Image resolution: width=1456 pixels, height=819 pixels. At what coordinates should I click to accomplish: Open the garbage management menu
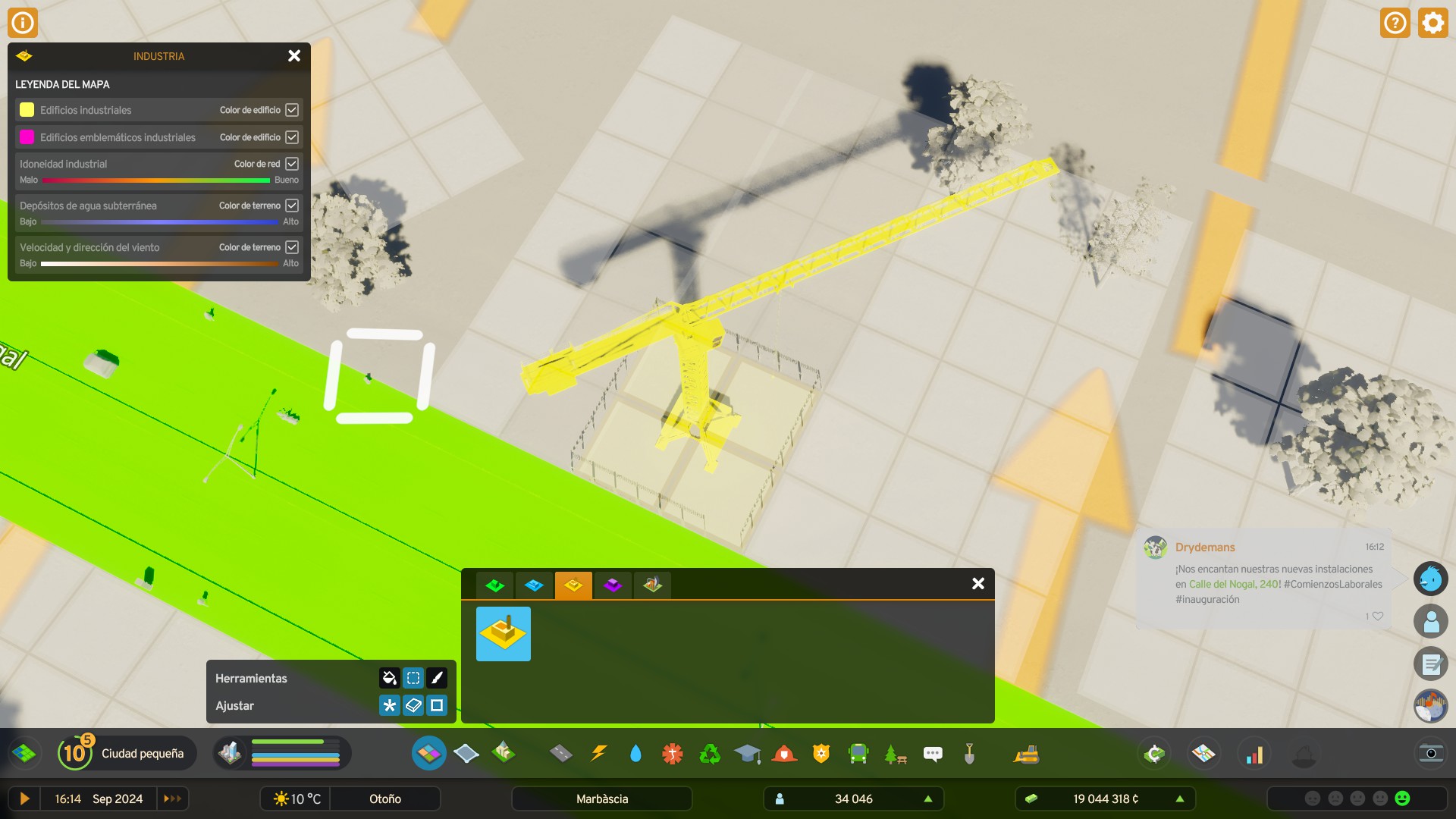click(709, 753)
